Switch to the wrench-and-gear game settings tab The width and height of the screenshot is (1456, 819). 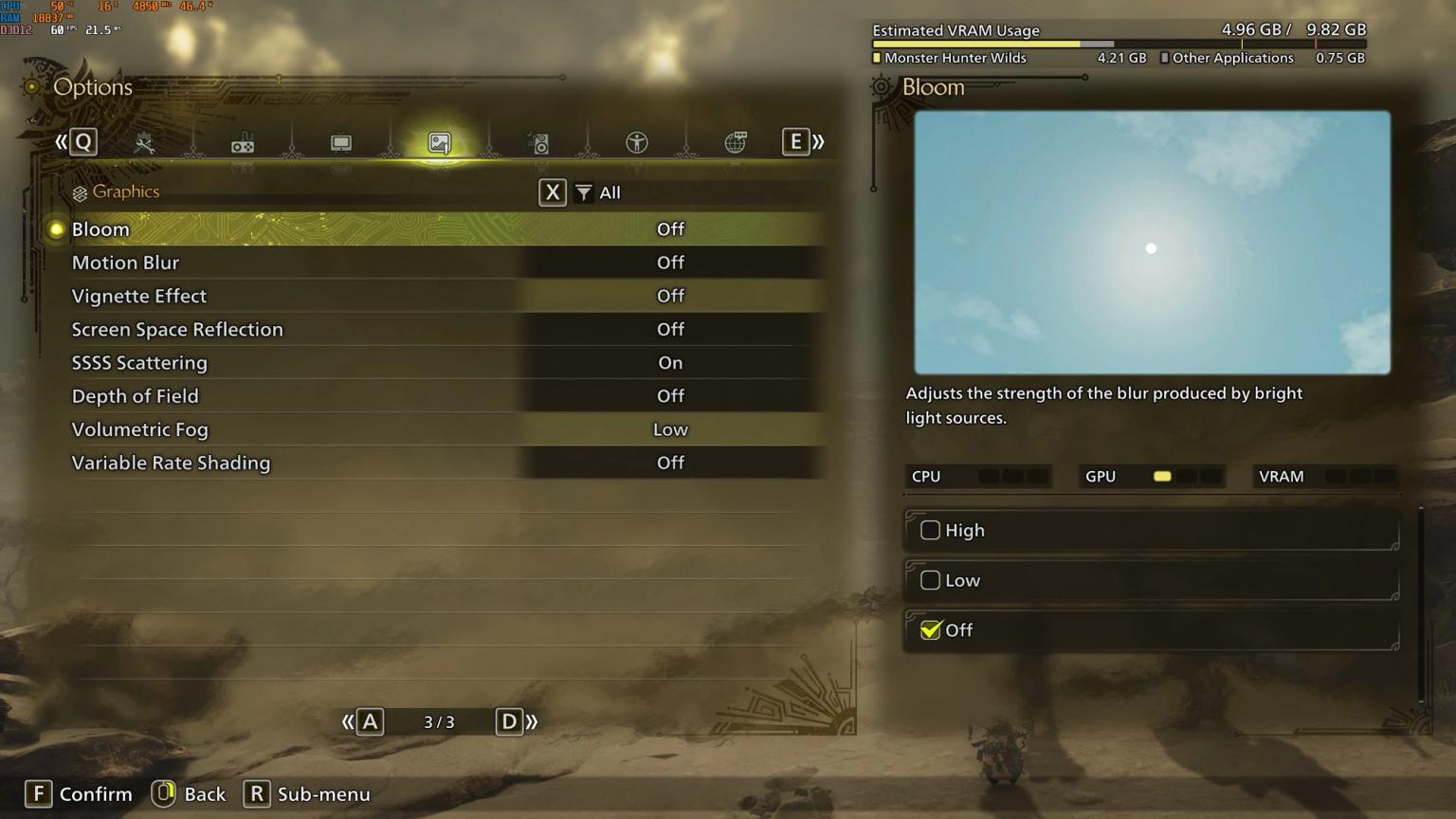coord(144,143)
